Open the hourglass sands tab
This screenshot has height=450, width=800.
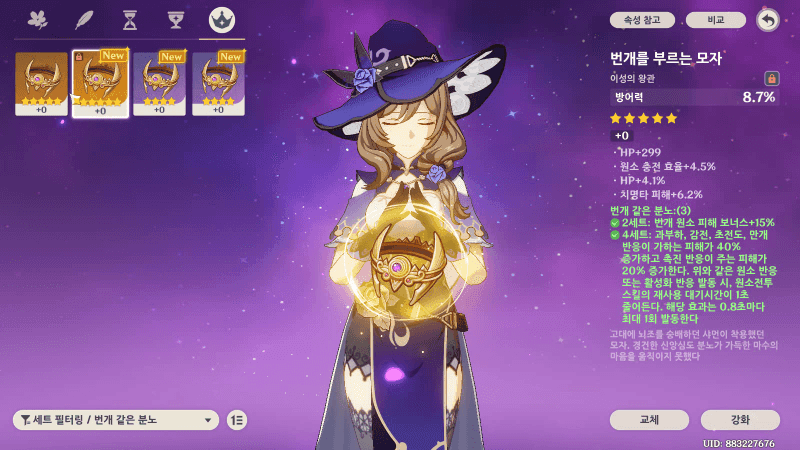(x=130, y=20)
